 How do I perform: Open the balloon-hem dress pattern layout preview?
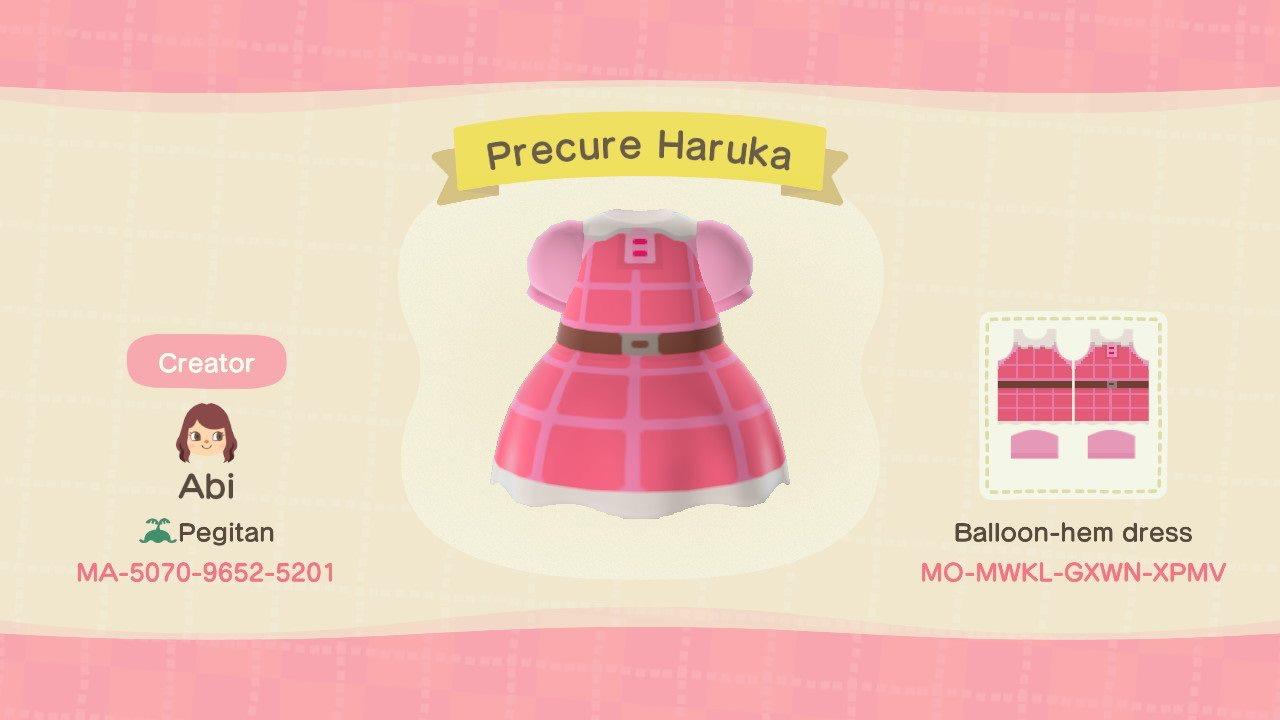coord(1075,405)
